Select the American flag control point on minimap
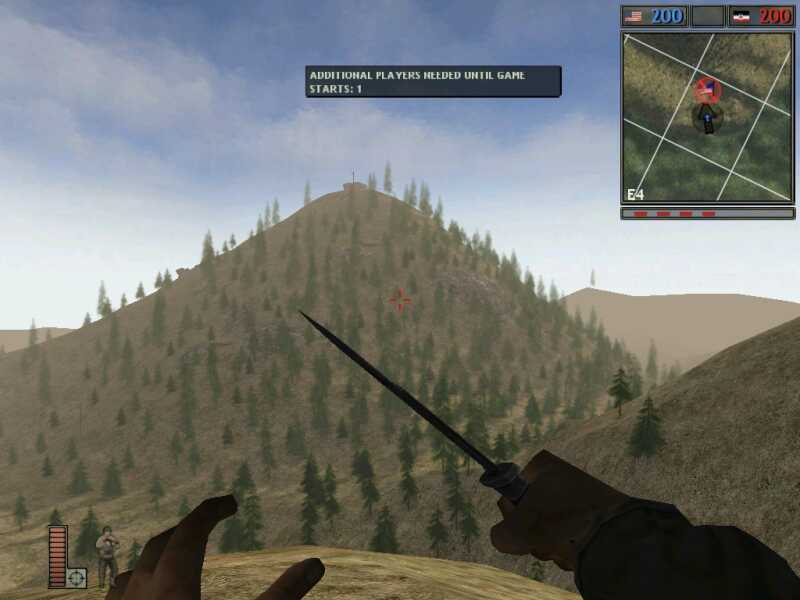Screen dimensions: 800x600 [708, 90]
